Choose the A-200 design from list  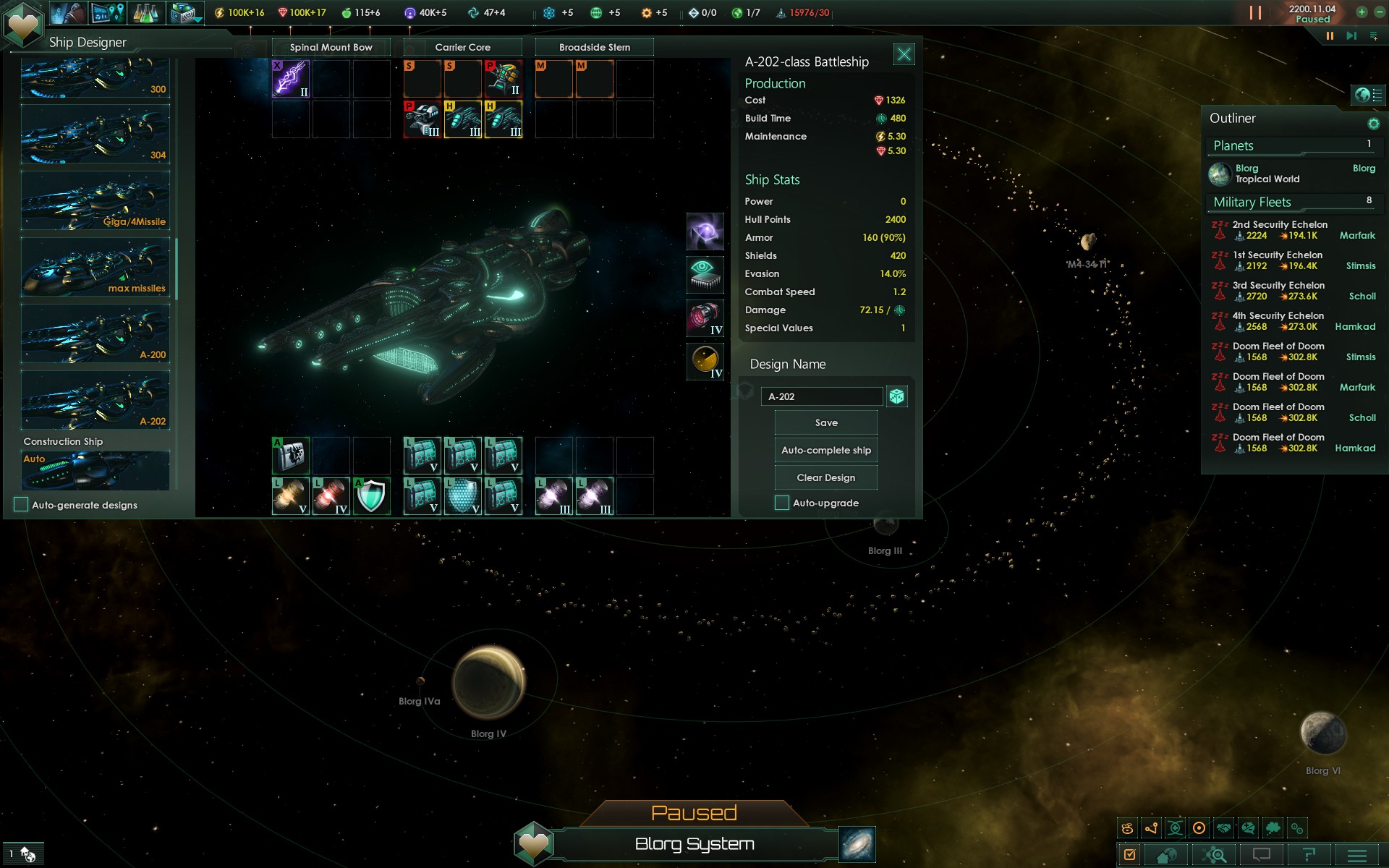[95, 334]
